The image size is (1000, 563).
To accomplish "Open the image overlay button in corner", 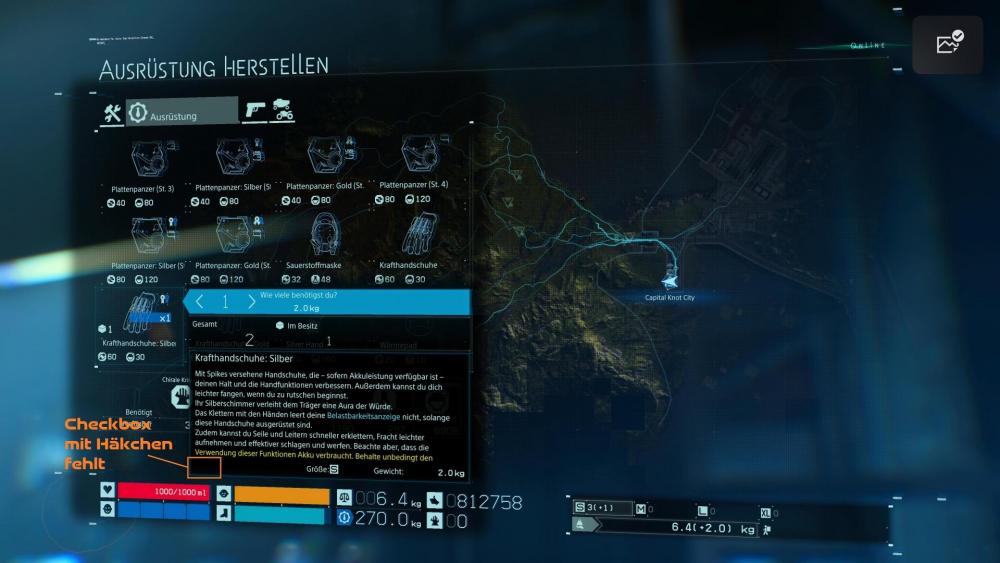I will [x=947, y=44].
